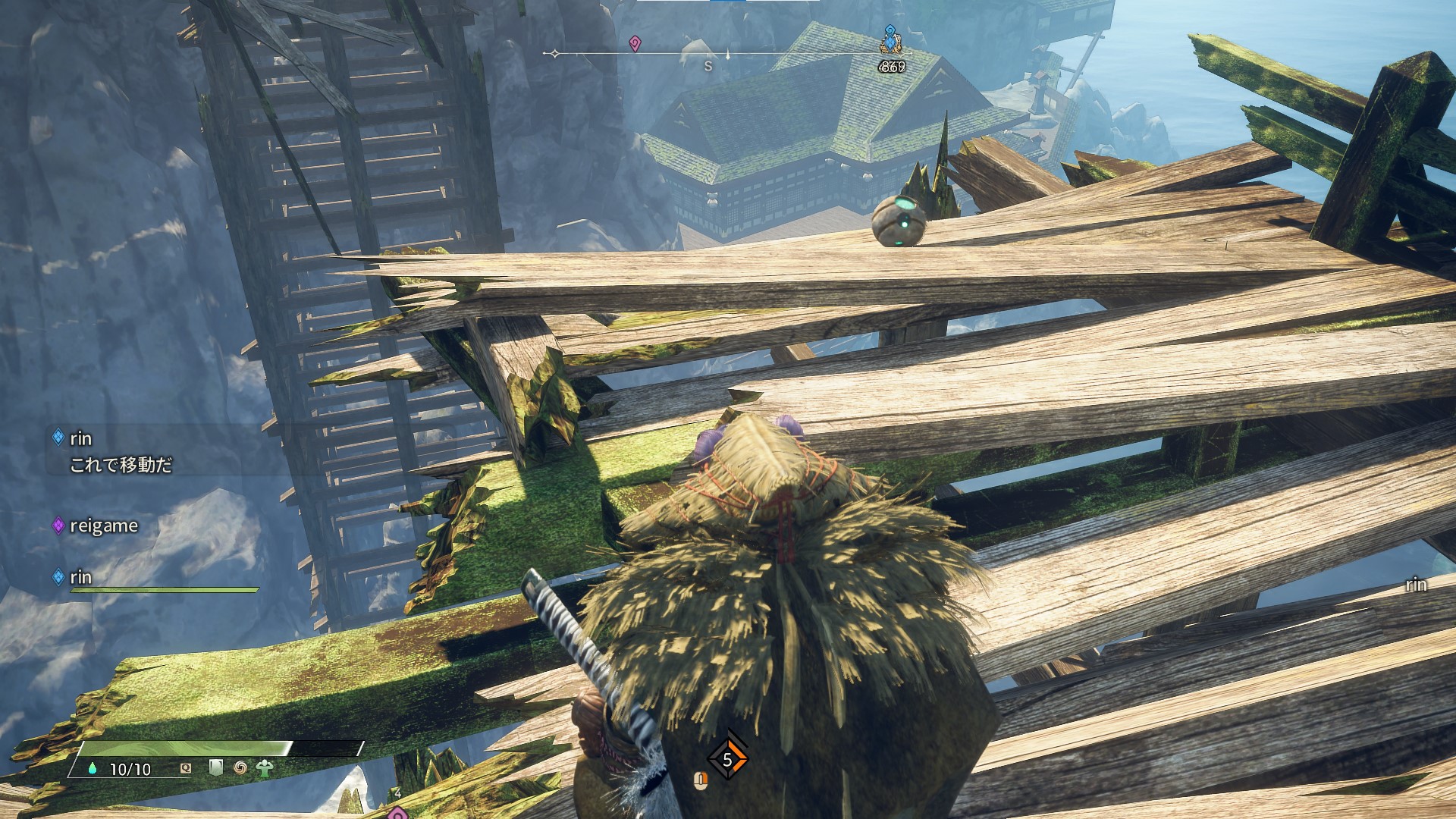This screenshot has width=1456, height=819.
Task: Click the green flexing figure buff icon
Action: (264, 768)
